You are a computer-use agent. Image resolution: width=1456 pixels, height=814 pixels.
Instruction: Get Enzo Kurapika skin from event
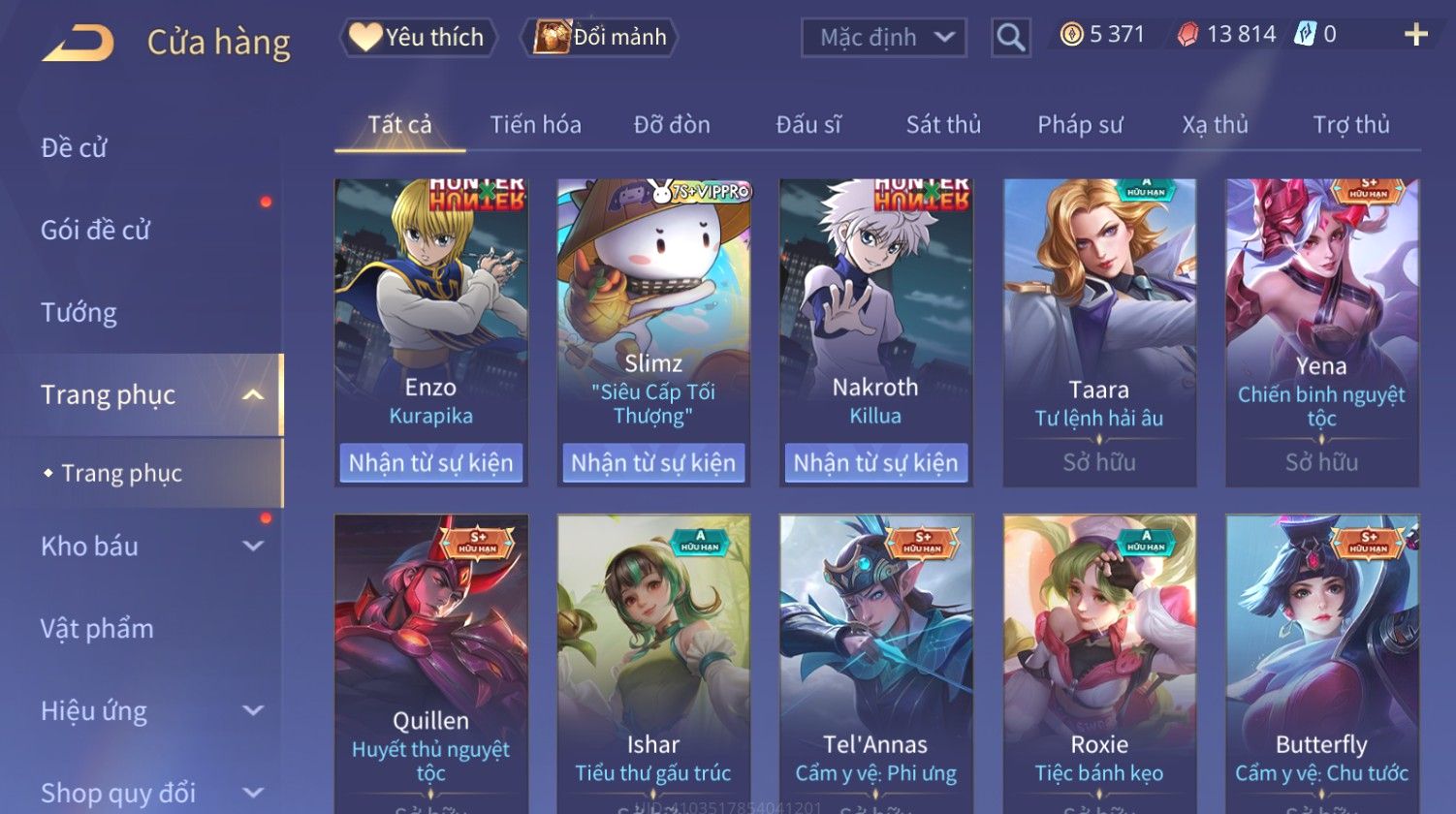tap(430, 463)
